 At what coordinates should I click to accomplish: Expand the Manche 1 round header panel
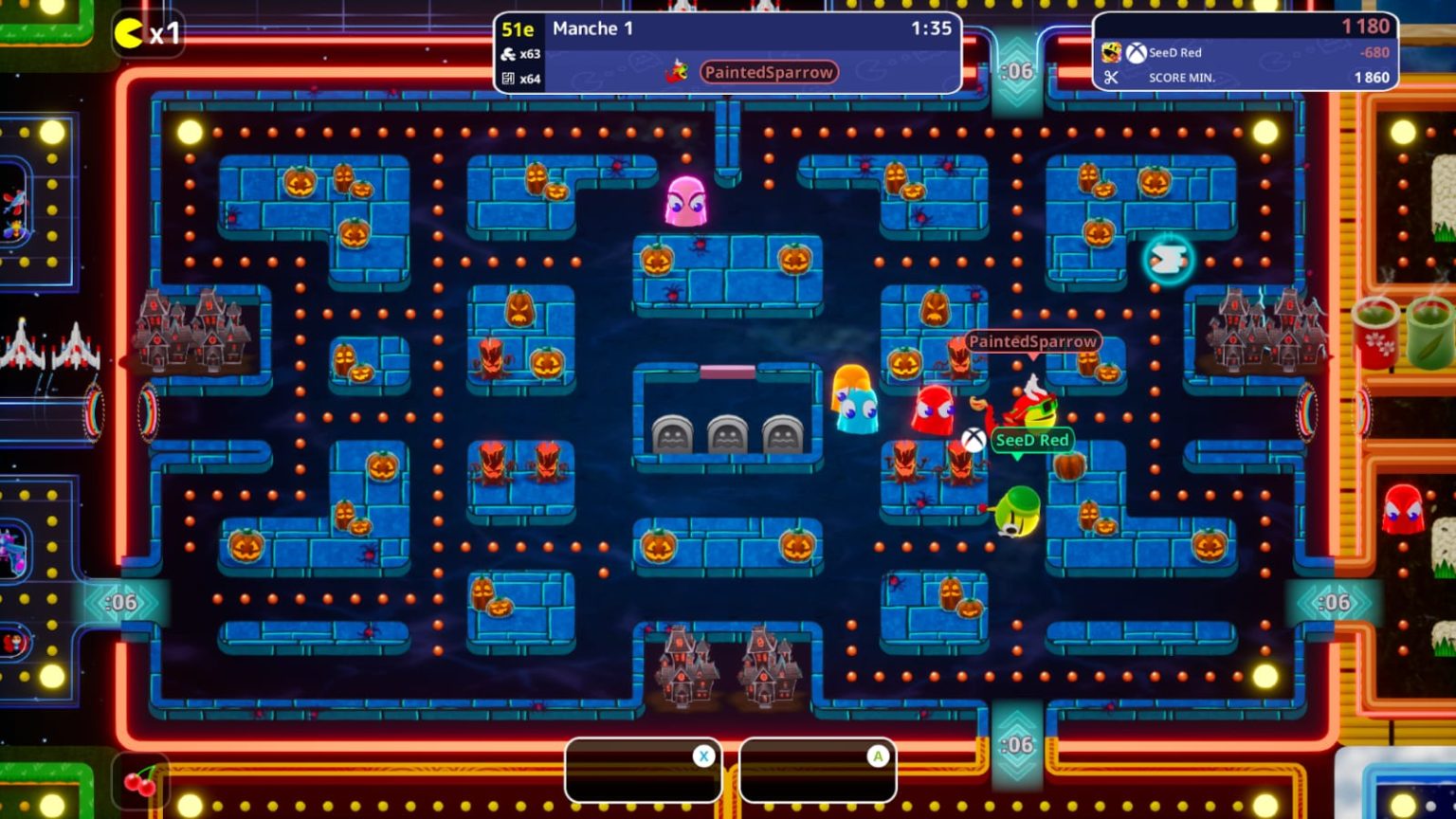click(592, 28)
